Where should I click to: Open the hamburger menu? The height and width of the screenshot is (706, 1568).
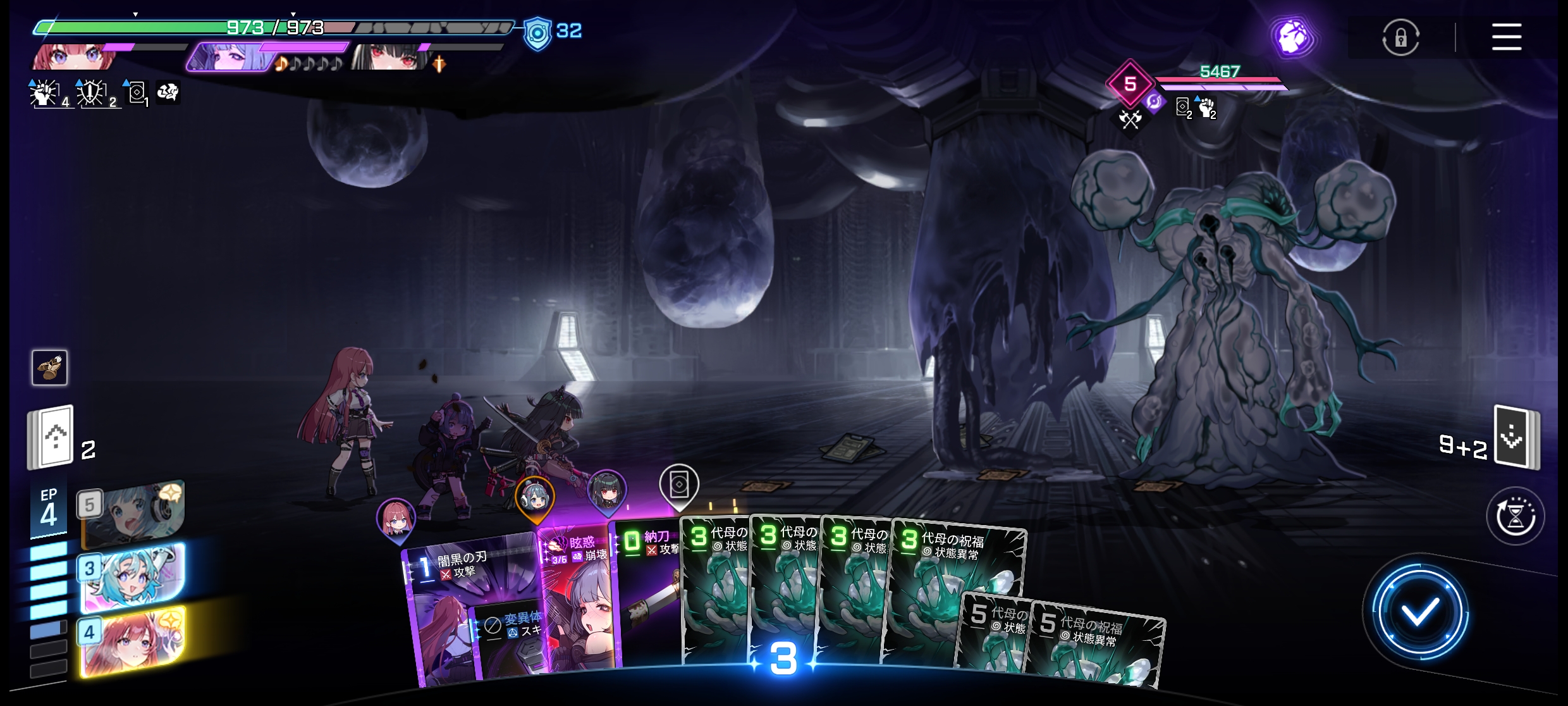coord(1506,37)
